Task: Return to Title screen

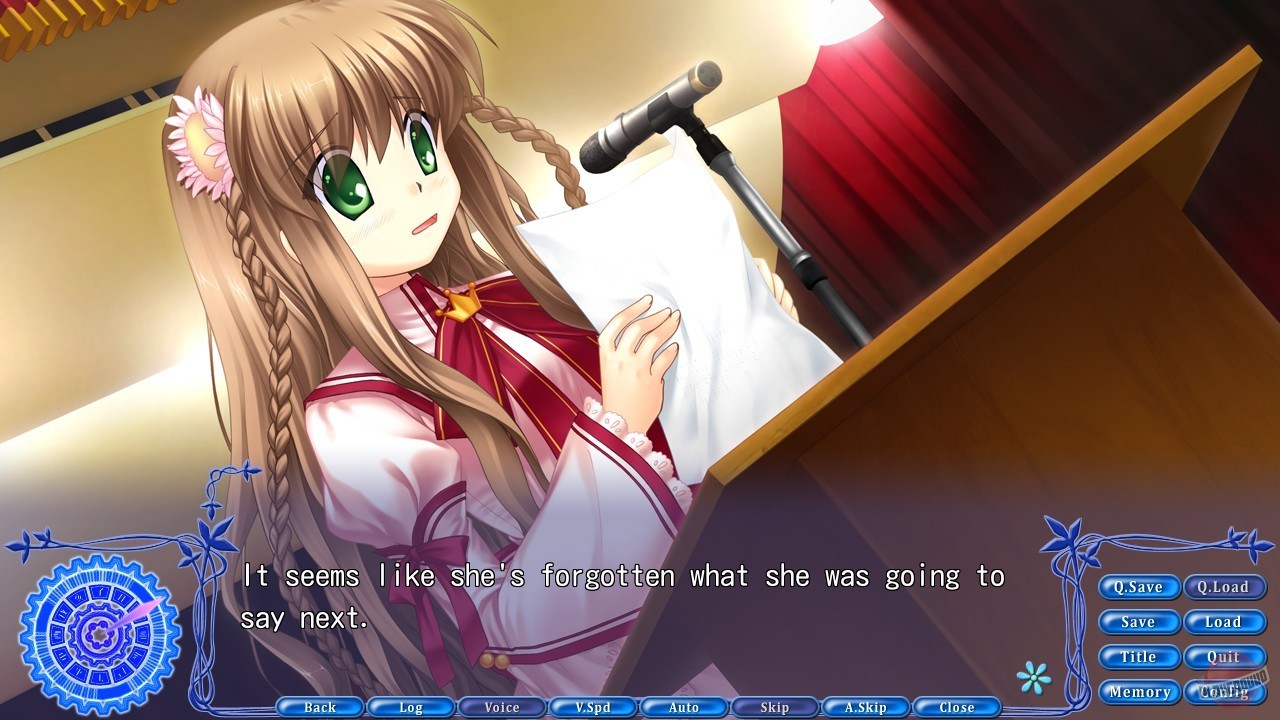Action: click(x=1139, y=657)
